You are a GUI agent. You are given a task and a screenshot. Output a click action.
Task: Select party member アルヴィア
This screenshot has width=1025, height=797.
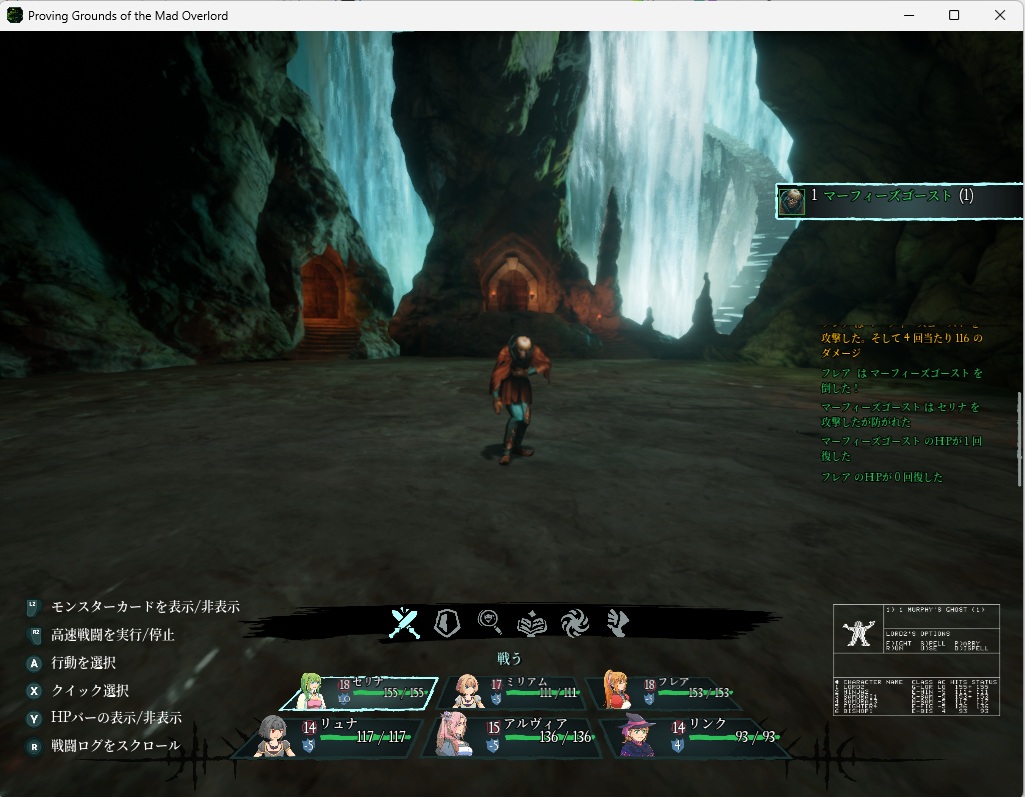[517, 735]
